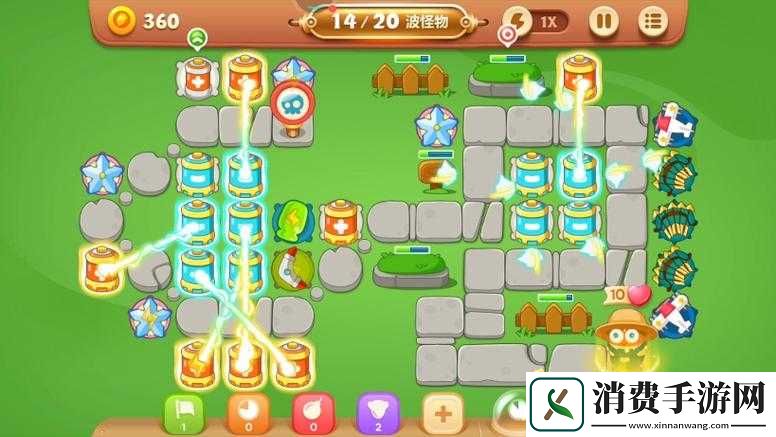Open the list menu button
The image size is (776, 437).
[653, 20]
